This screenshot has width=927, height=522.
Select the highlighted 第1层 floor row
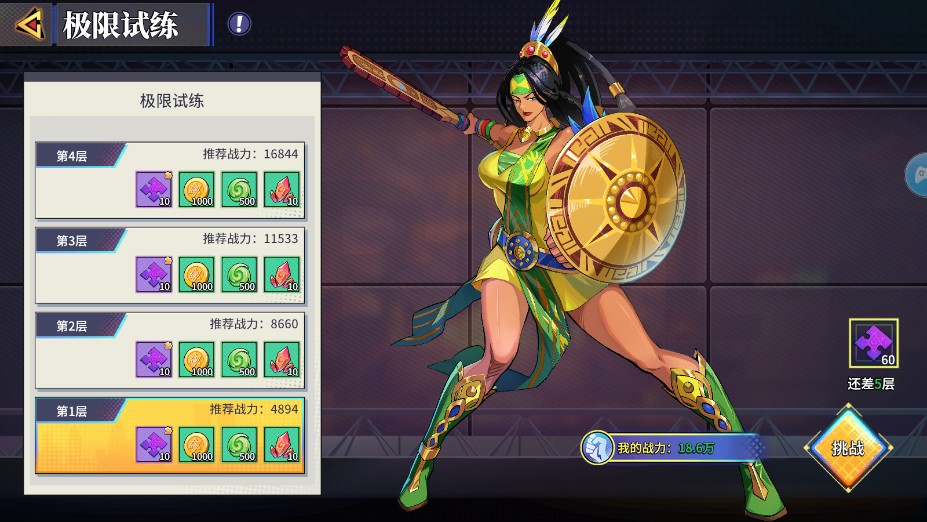(170, 435)
